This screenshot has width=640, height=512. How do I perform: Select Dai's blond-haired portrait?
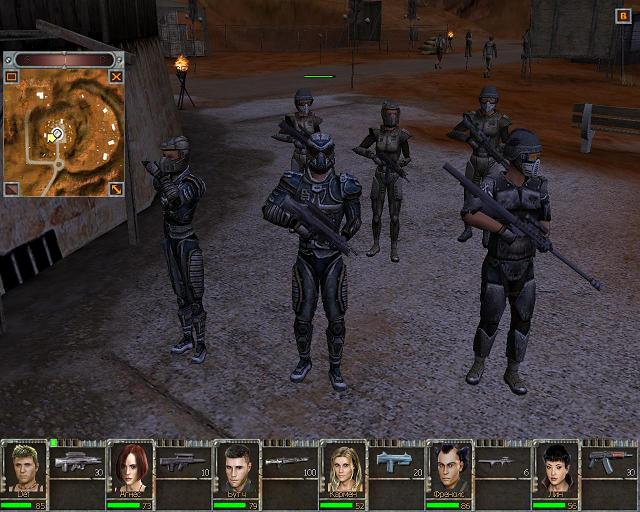pos(23,467)
